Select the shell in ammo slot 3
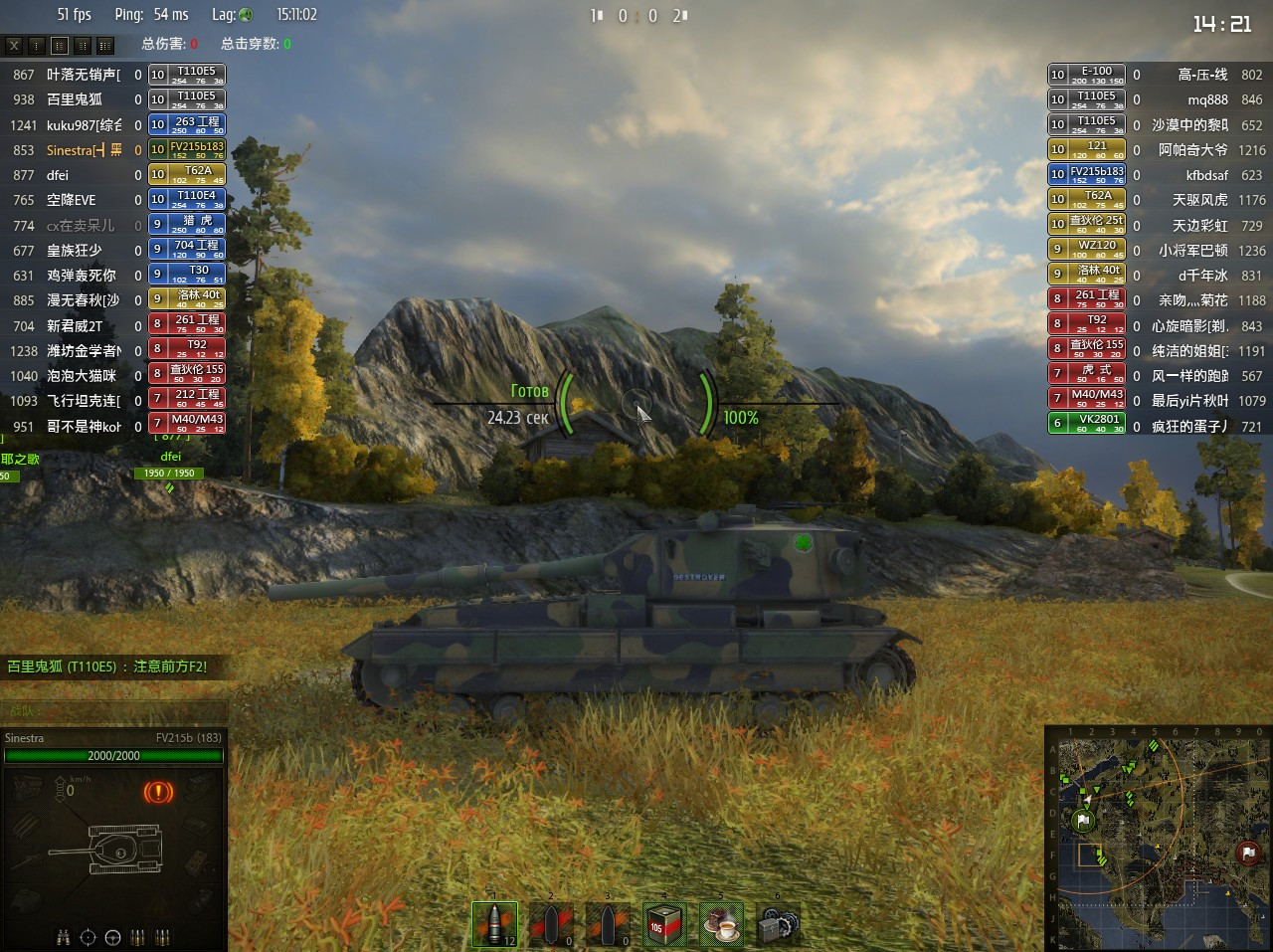This screenshot has height=952, width=1273. click(x=607, y=923)
